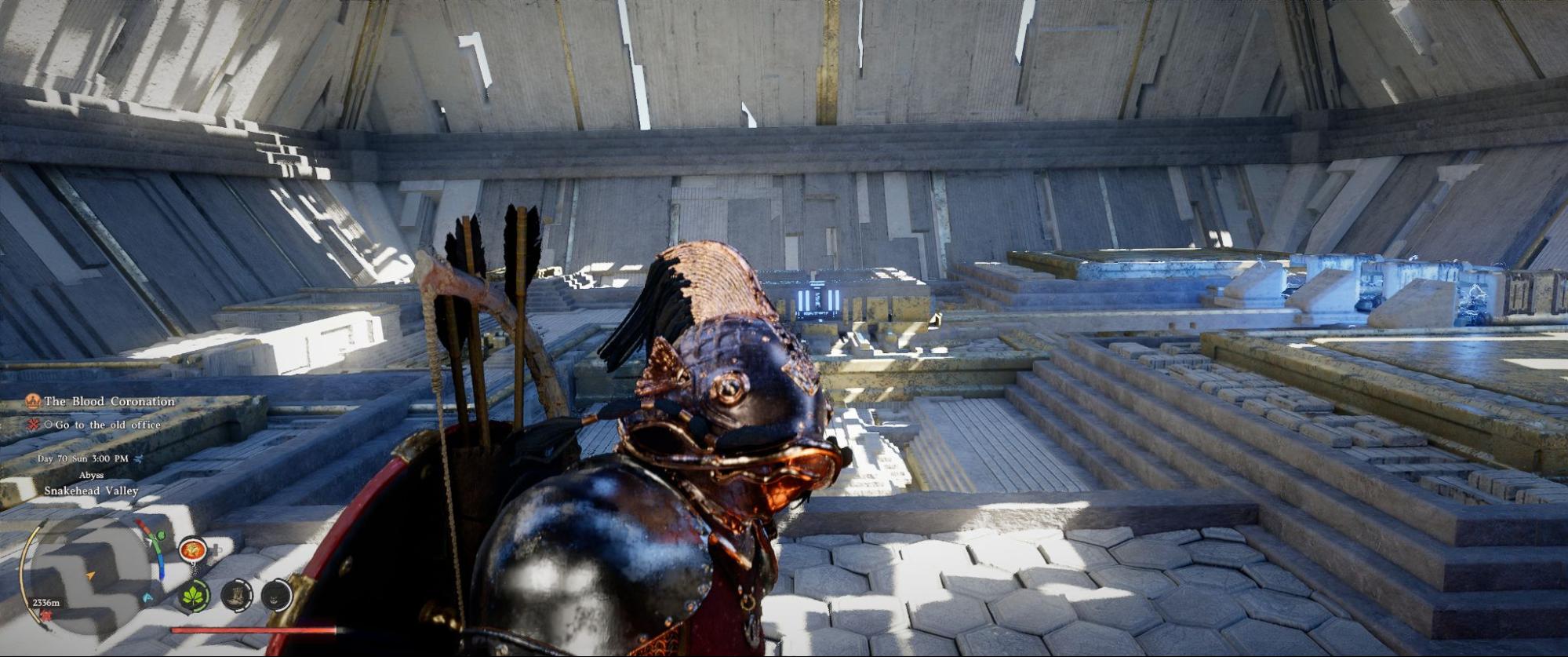Use the red soup food item
This screenshot has height=657, width=1568.
pyautogui.click(x=191, y=550)
